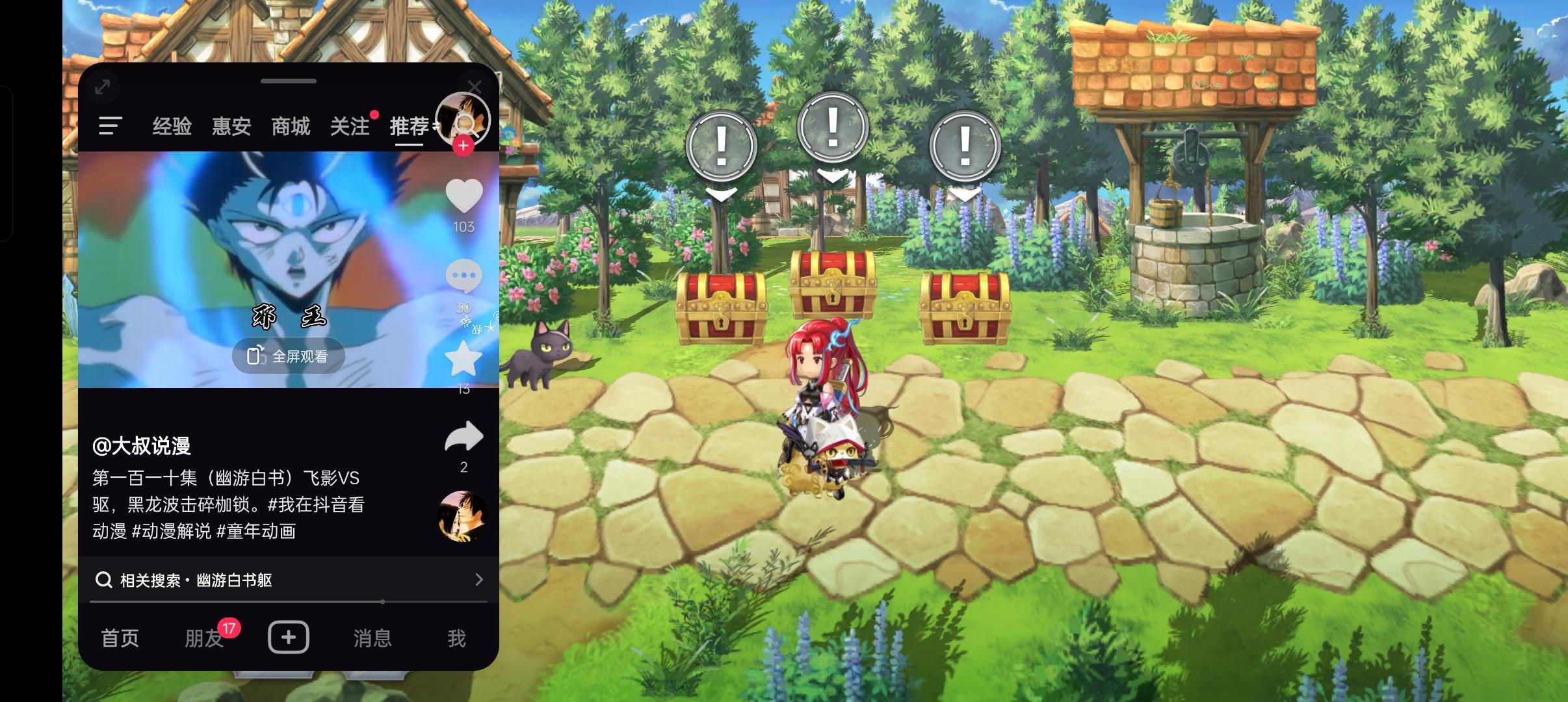Tap the chevron on the related search row
1568x702 pixels.
479,580
